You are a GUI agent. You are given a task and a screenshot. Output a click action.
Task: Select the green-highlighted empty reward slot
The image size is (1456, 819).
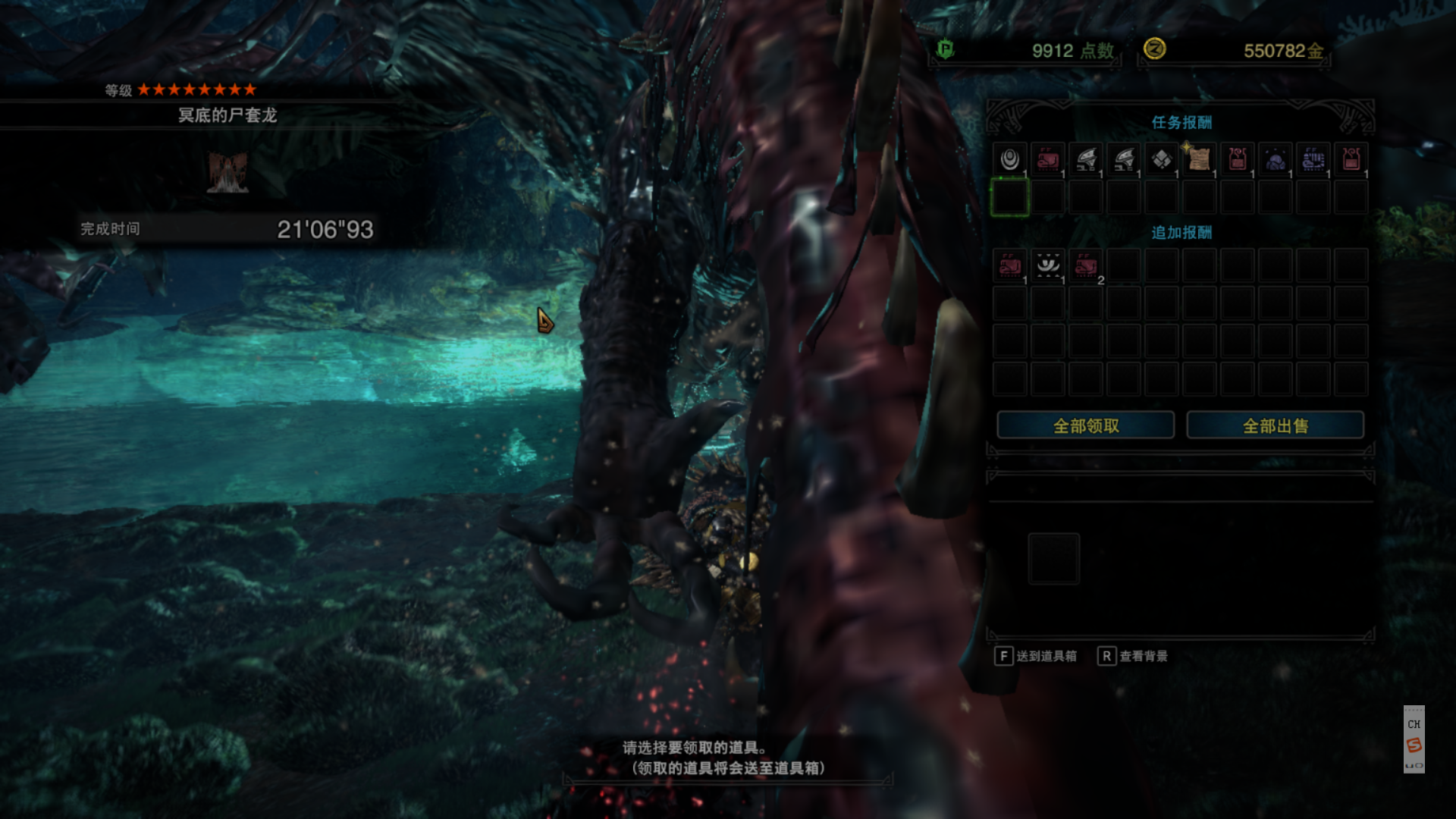(x=1009, y=197)
